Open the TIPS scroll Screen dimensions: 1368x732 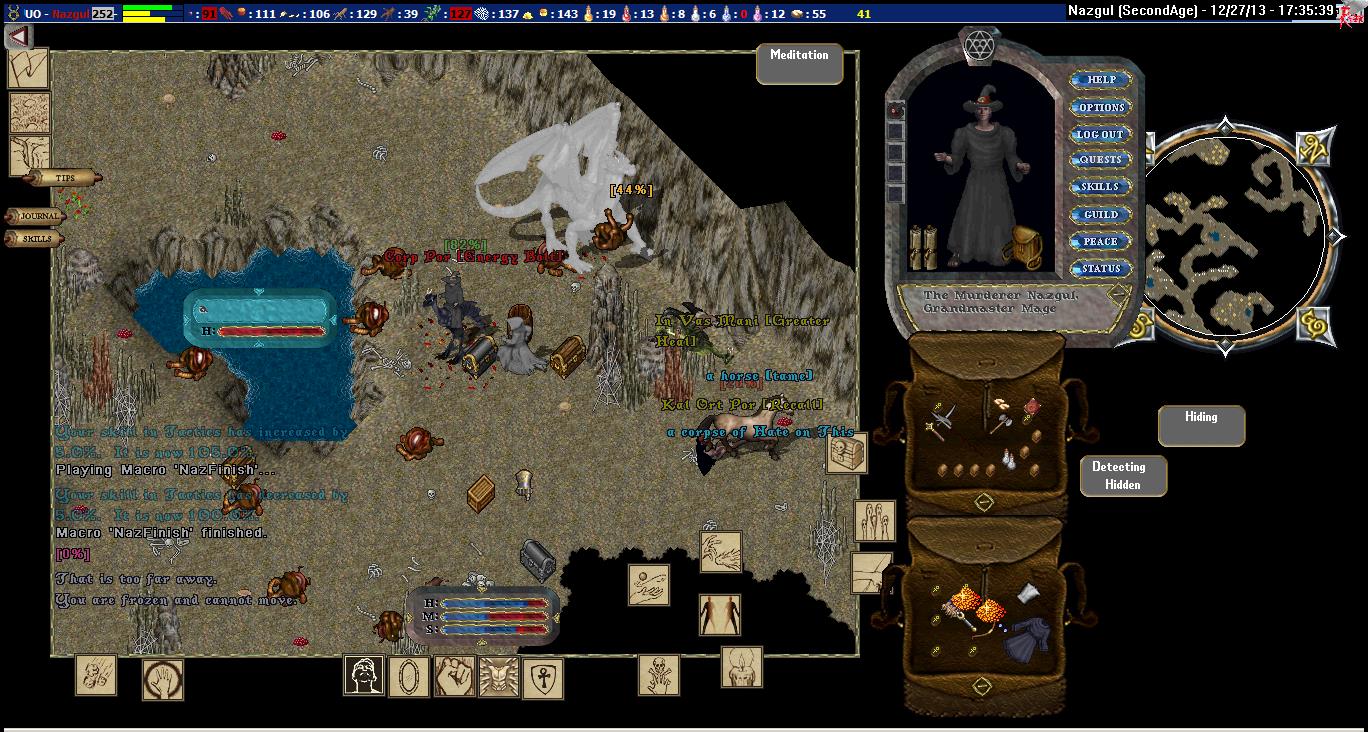click(64, 178)
